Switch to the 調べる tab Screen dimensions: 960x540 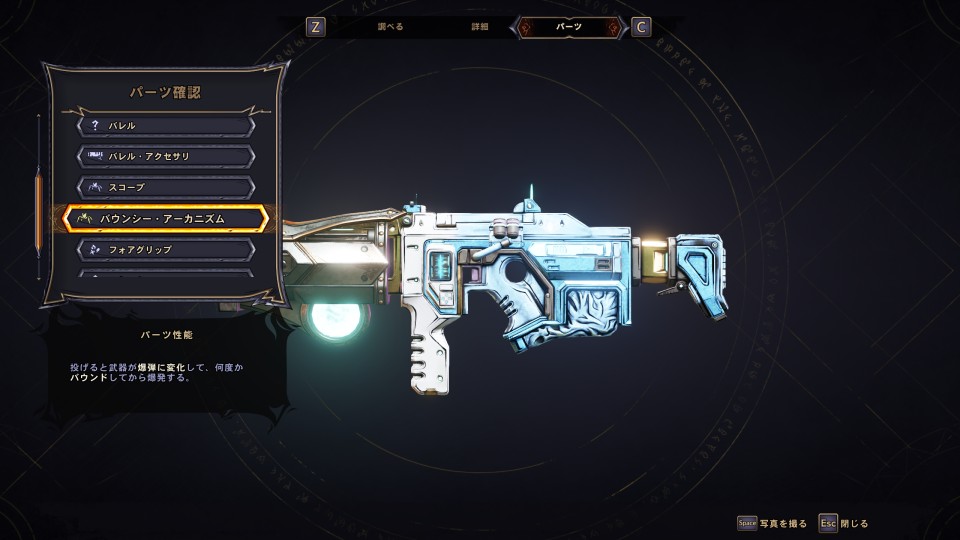pyautogui.click(x=389, y=27)
